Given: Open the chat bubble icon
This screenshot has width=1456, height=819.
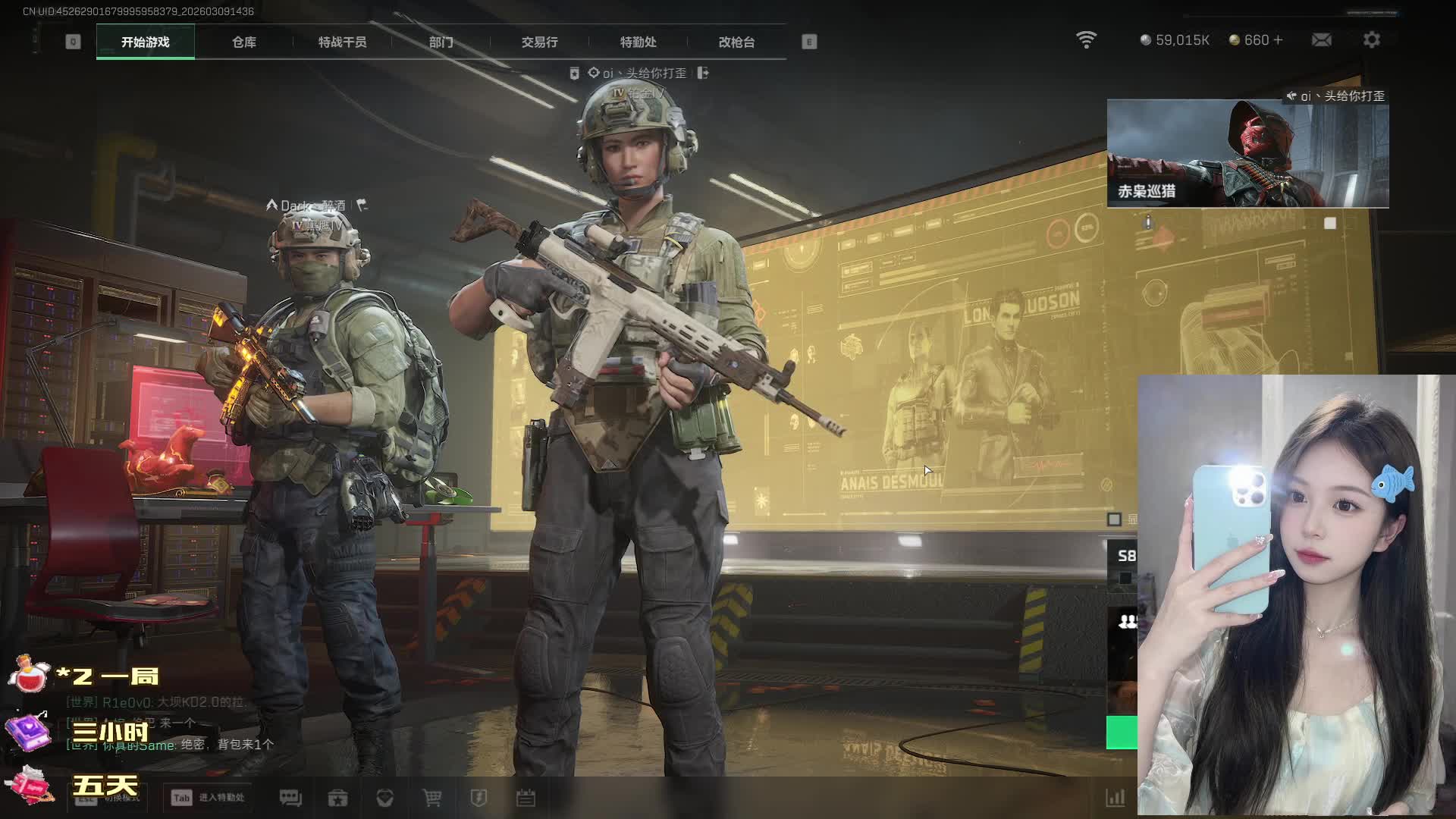Looking at the screenshot, I should 290,798.
